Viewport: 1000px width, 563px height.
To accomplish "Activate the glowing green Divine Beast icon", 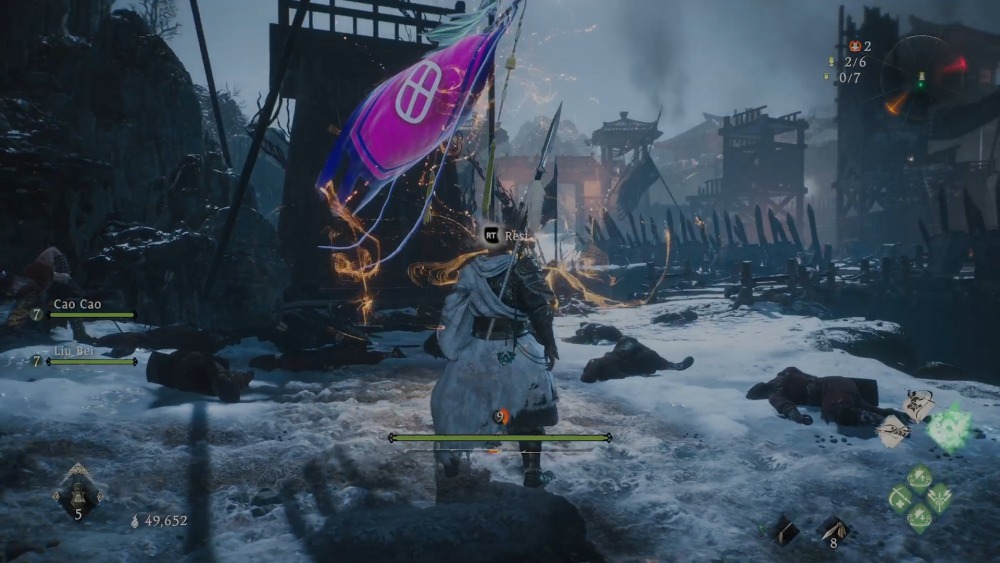I will (x=947, y=427).
